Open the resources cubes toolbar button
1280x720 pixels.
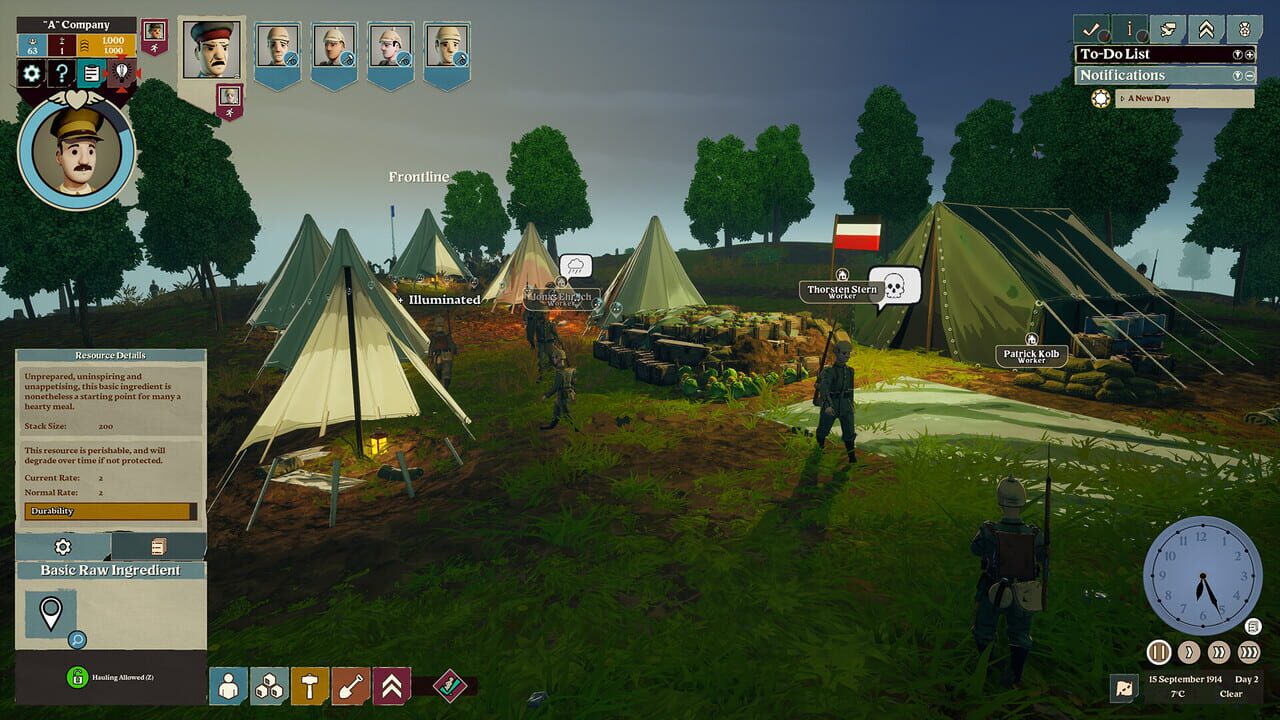[269, 686]
